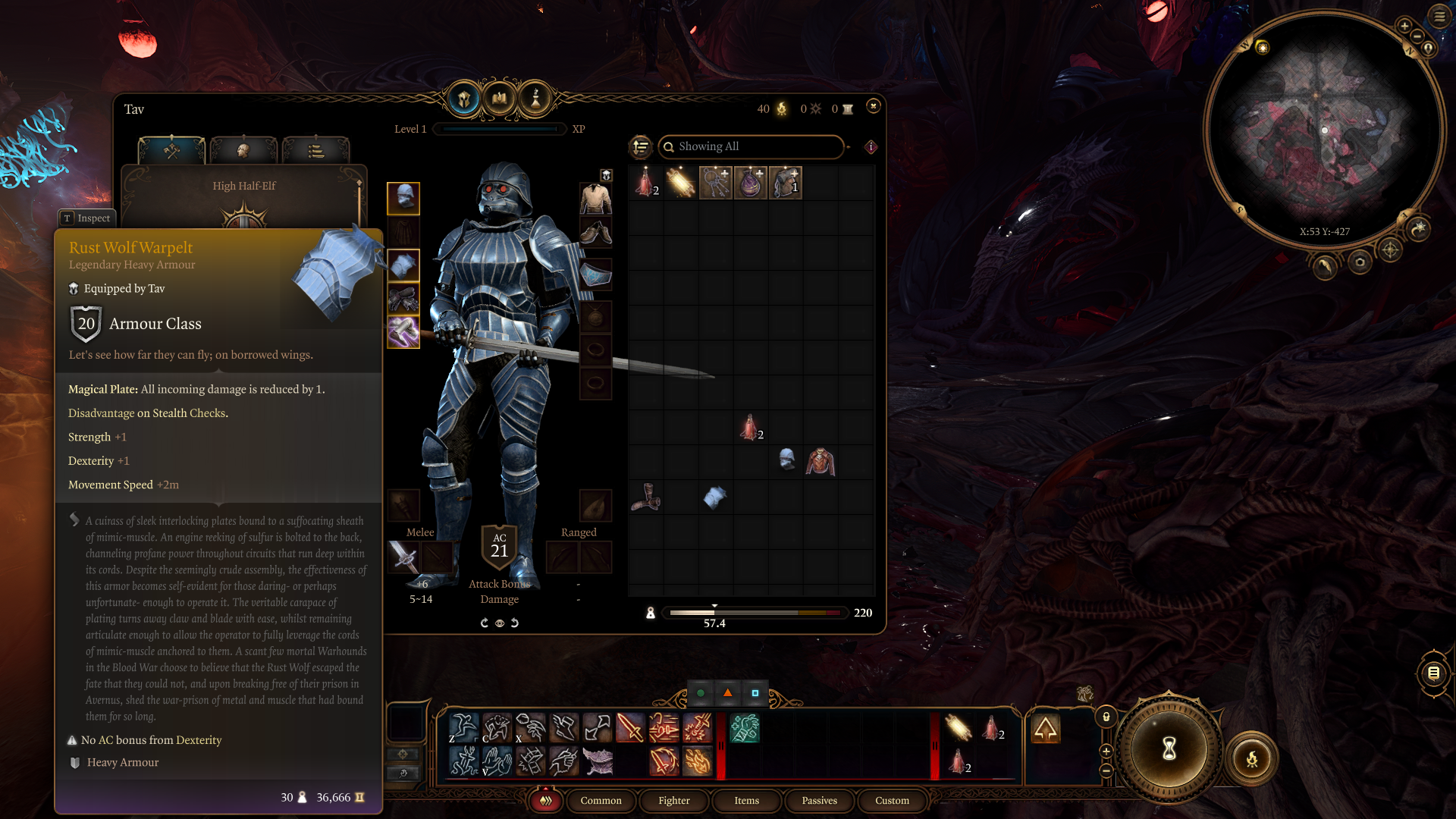The height and width of the screenshot is (819, 1456).
Task: Open the spellbook tab at panel top
Action: coord(500,99)
